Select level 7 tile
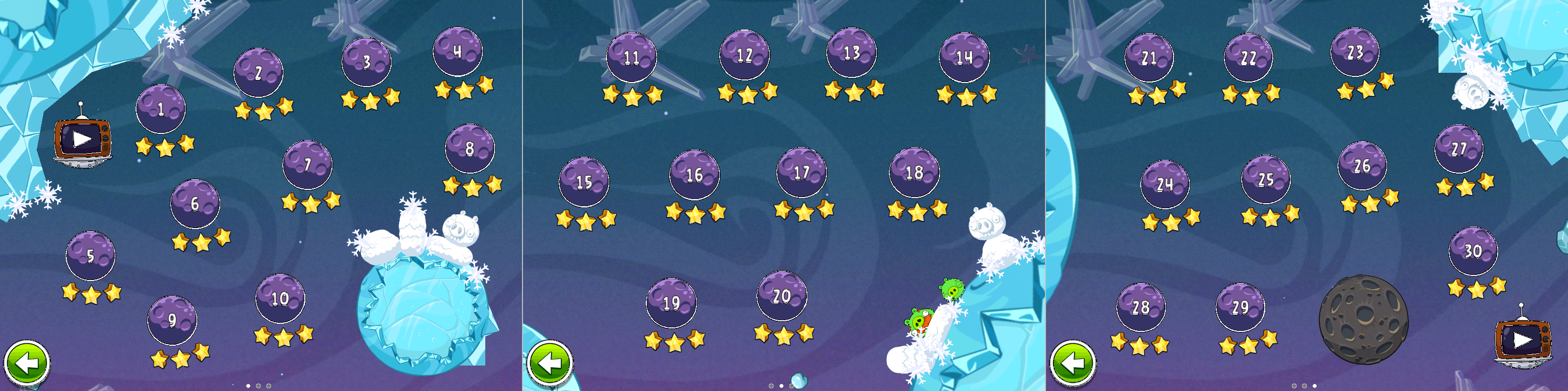1568x391 pixels. [x=307, y=165]
